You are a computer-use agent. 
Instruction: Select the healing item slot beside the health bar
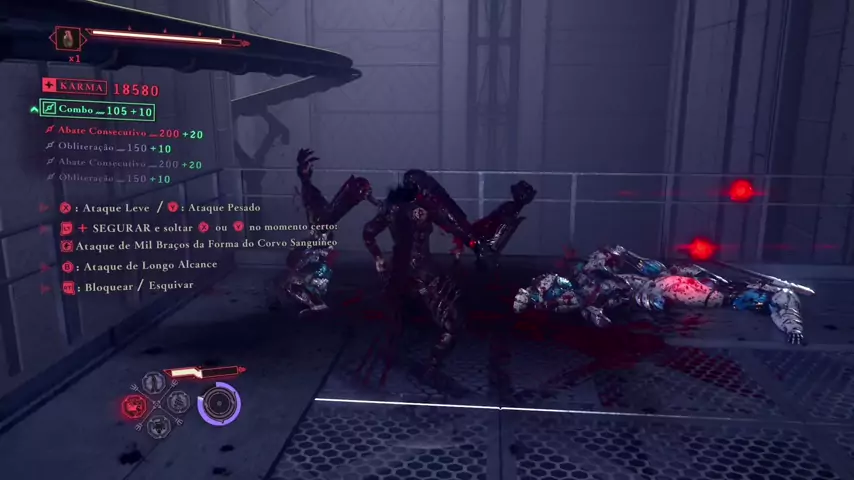coord(68,39)
